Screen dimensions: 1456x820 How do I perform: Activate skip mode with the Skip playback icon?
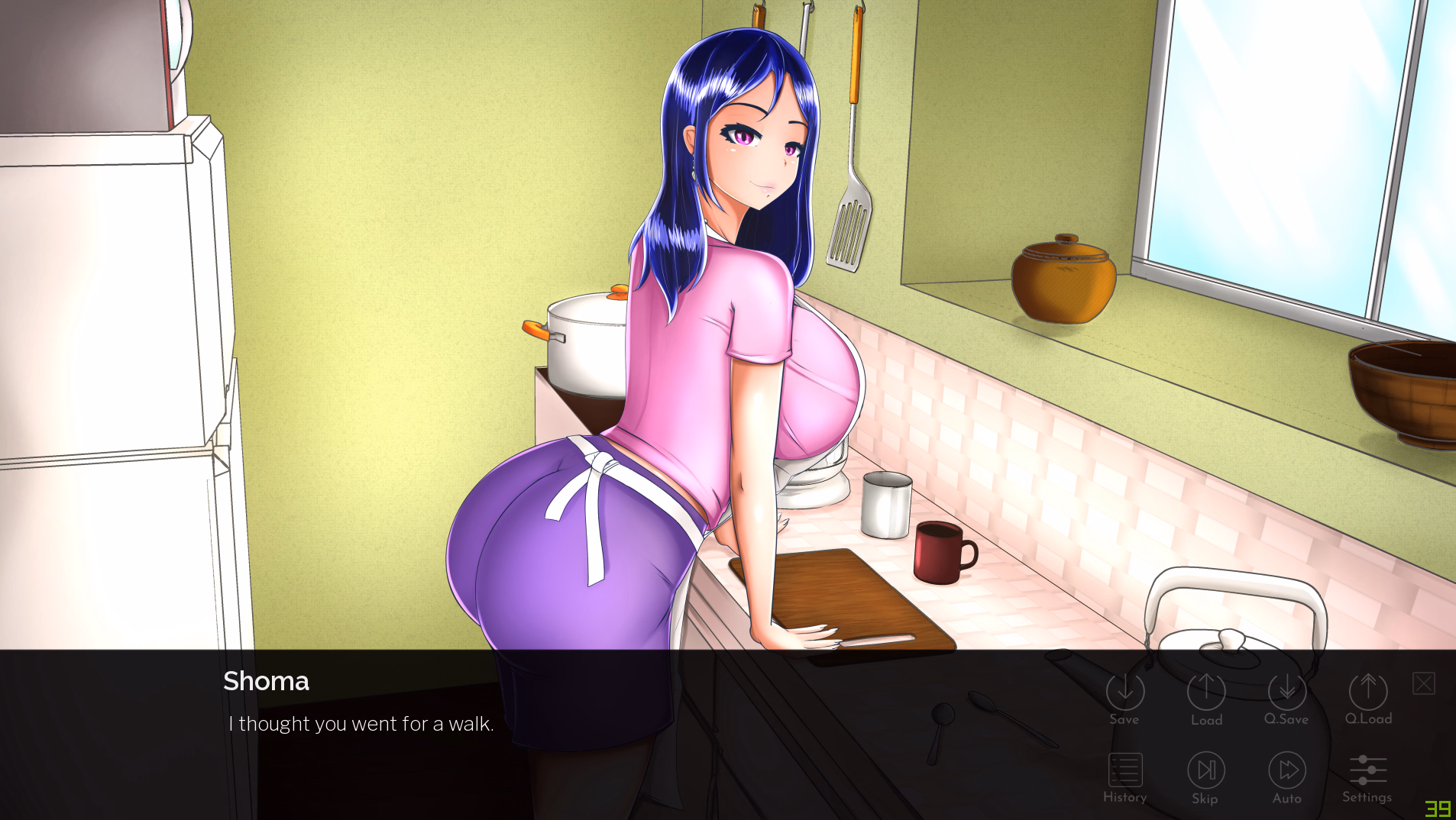(x=1205, y=769)
